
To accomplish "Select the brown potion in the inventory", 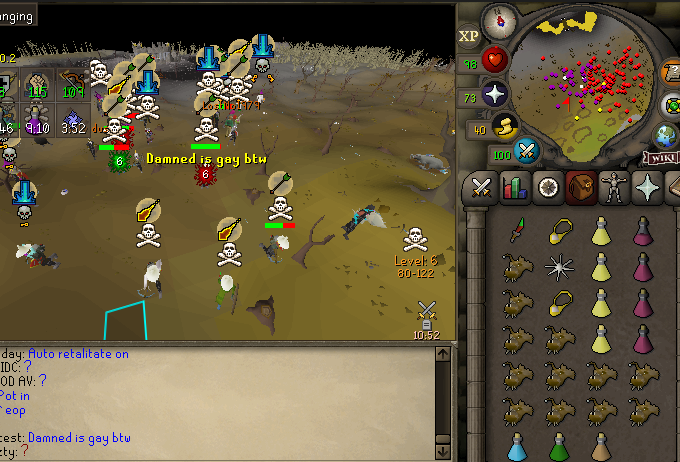I will (x=601, y=446).
